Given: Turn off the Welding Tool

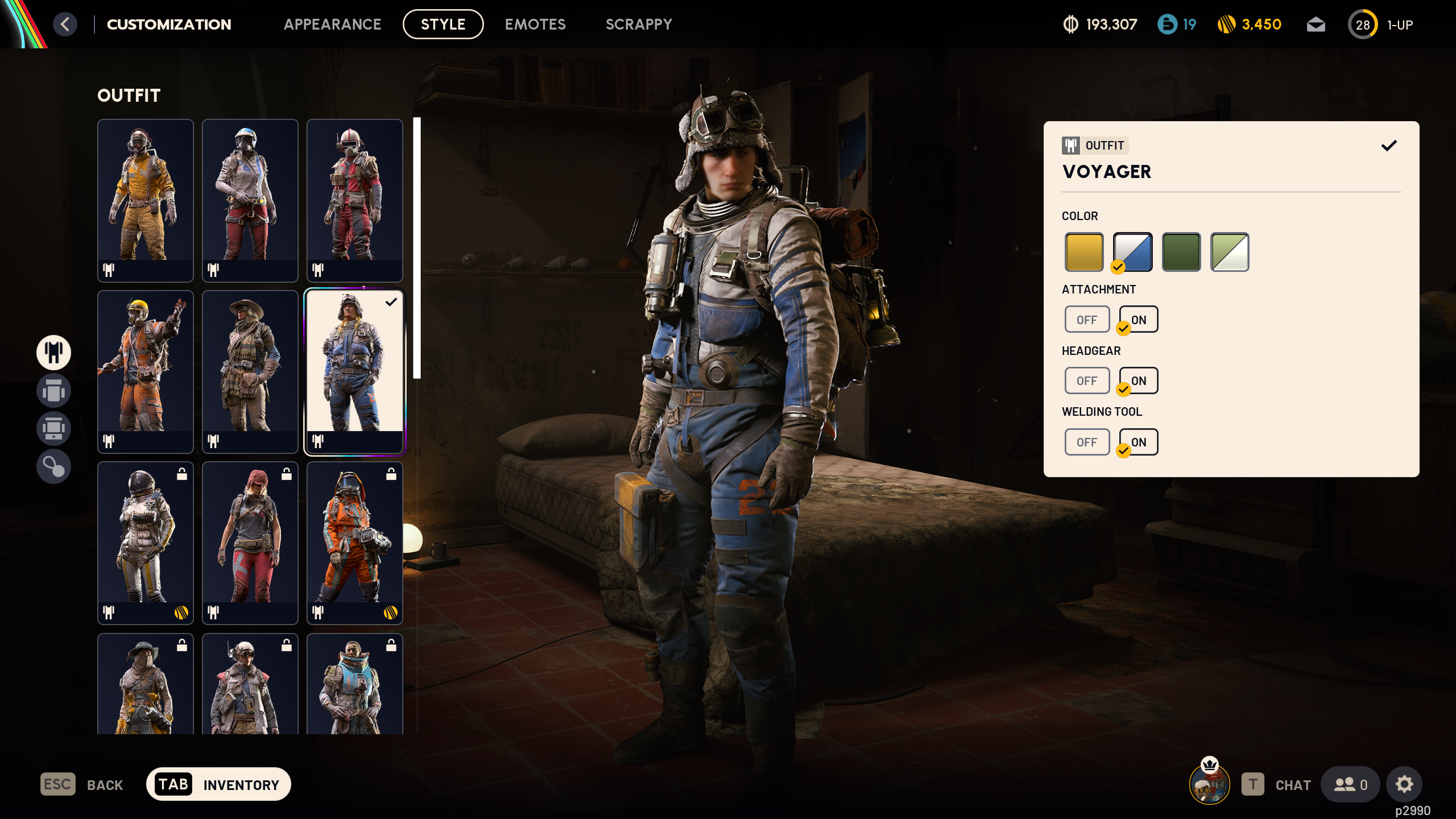Looking at the screenshot, I should coord(1087,442).
